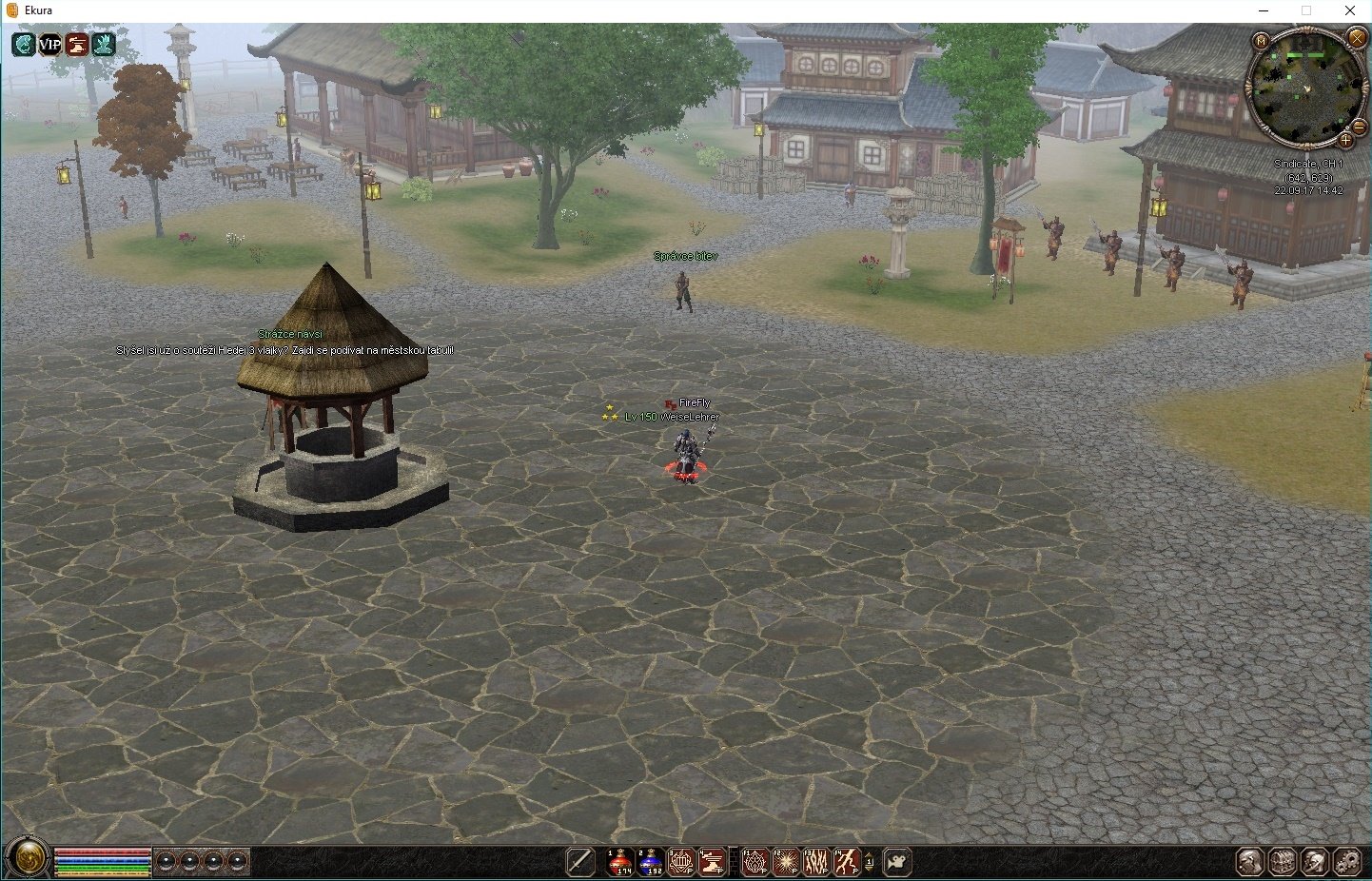Click the VIP status icon
The height and width of the screenshot is (881, 1372).
click(49, 44)
